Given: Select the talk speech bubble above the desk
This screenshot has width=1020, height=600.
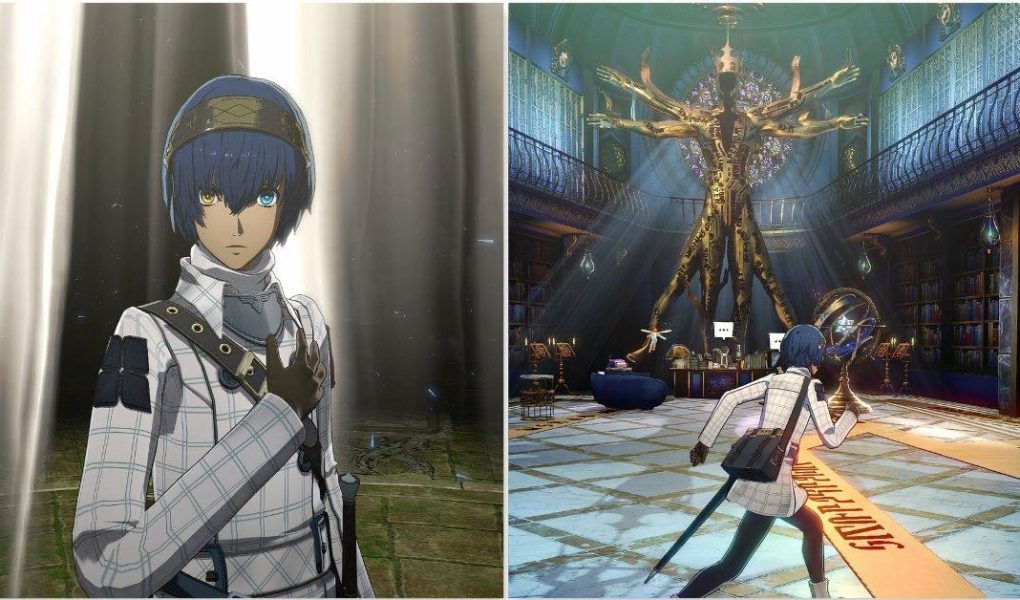Looking at the screenshot, I should (x=724, y=329).
